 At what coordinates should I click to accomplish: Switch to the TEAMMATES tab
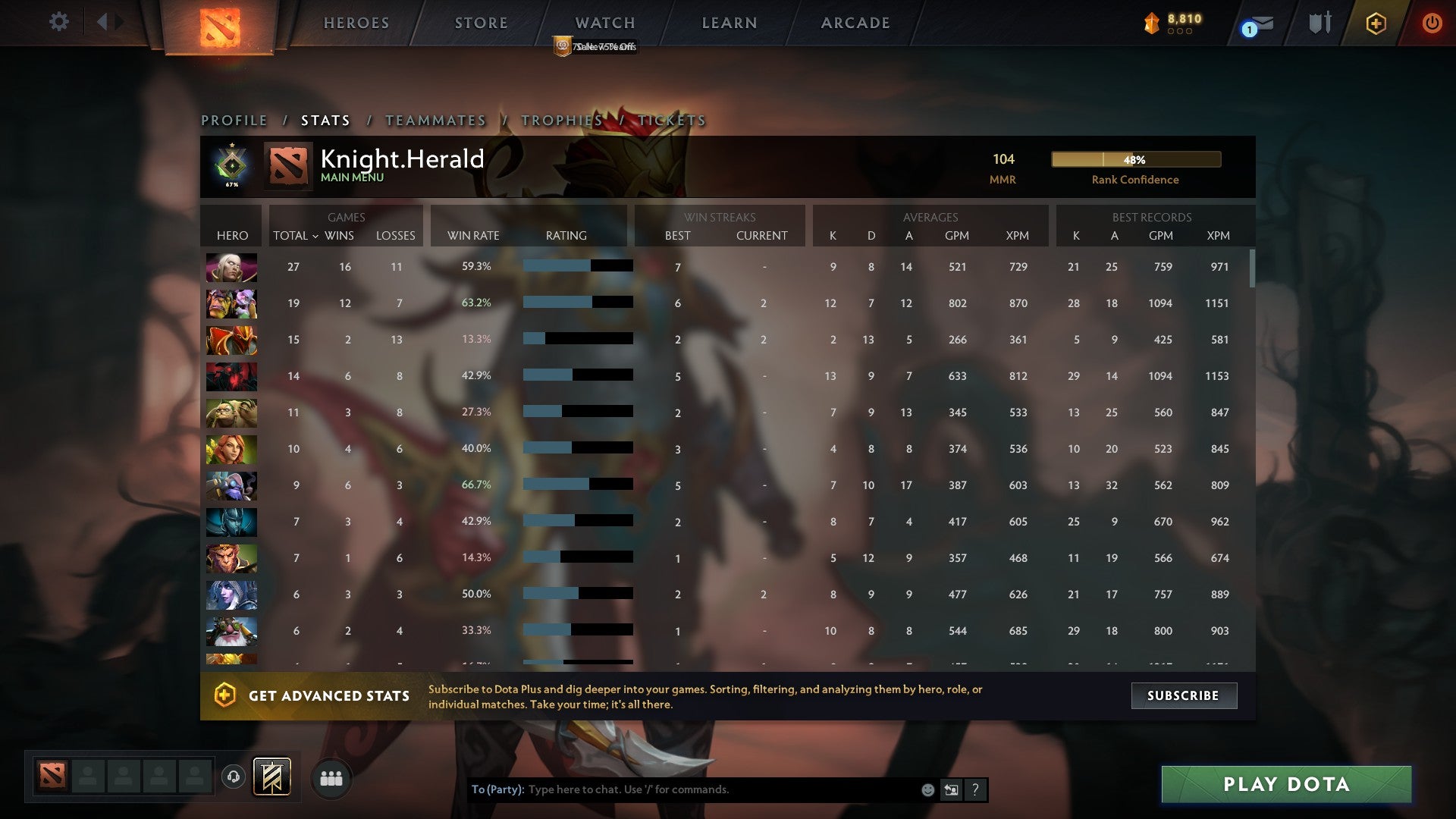tap(435, 120)
